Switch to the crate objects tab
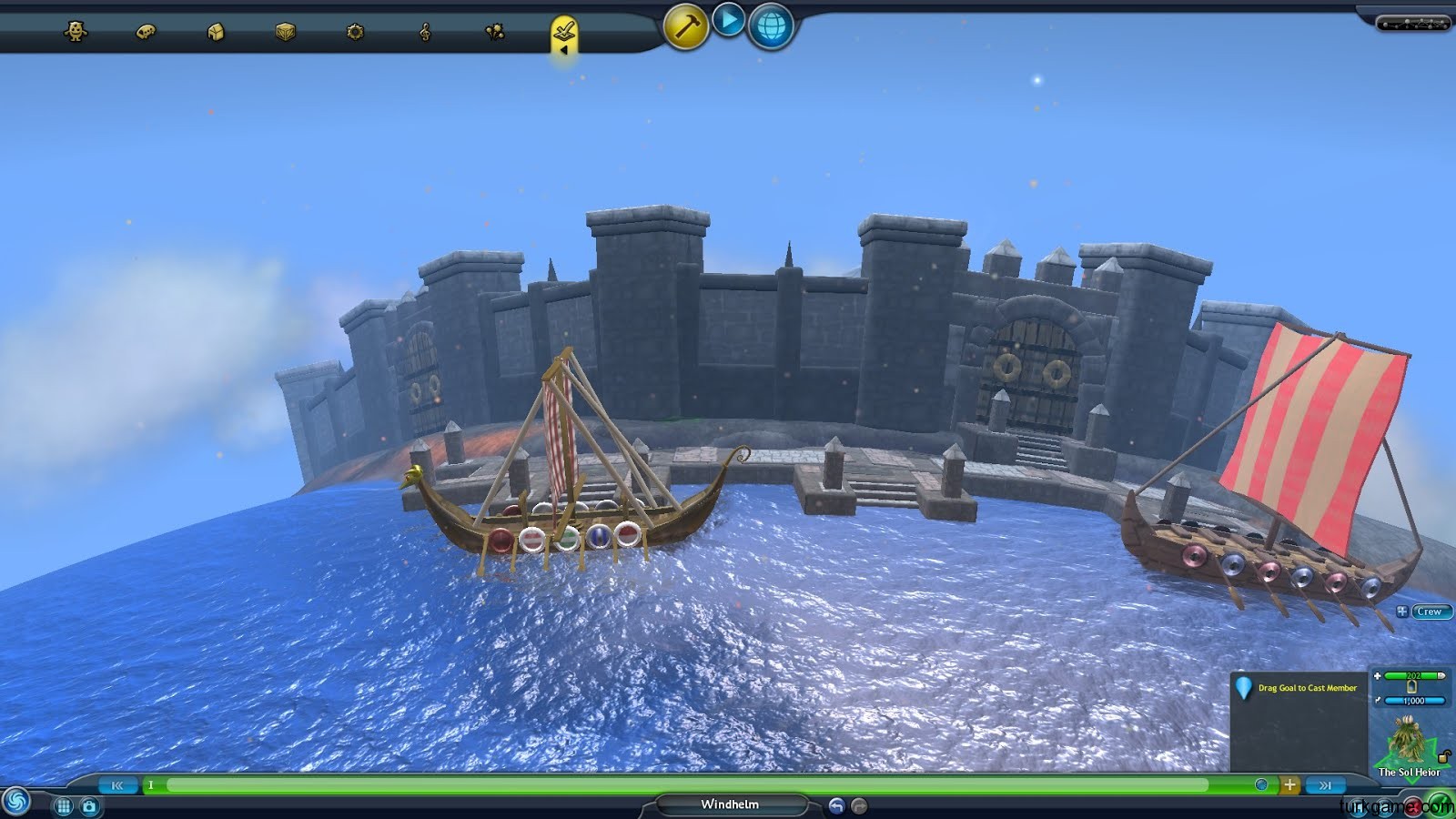This screenshot has width=1456, height=819. click(286, 32)
